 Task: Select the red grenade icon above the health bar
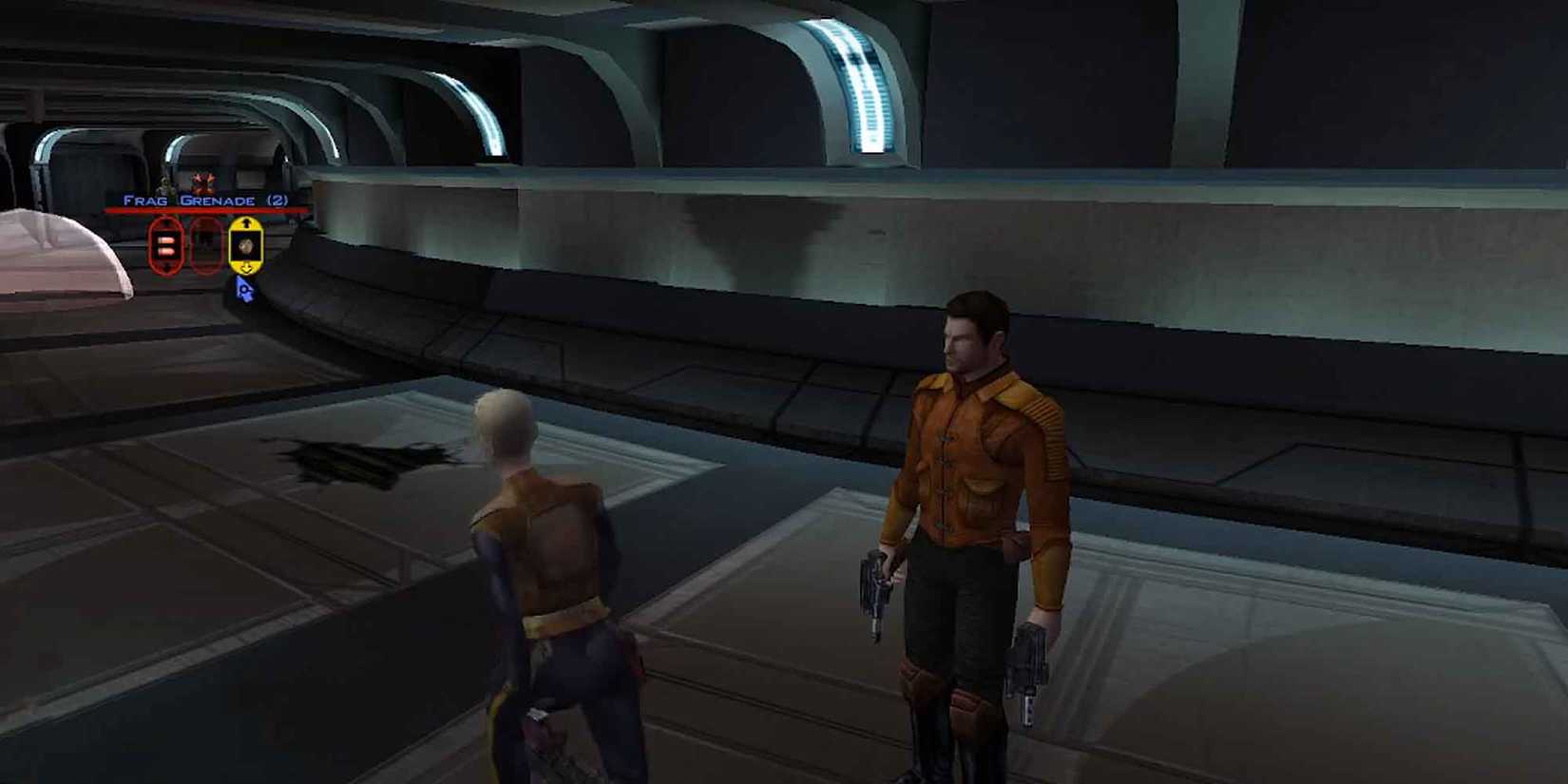coord(204,183)
